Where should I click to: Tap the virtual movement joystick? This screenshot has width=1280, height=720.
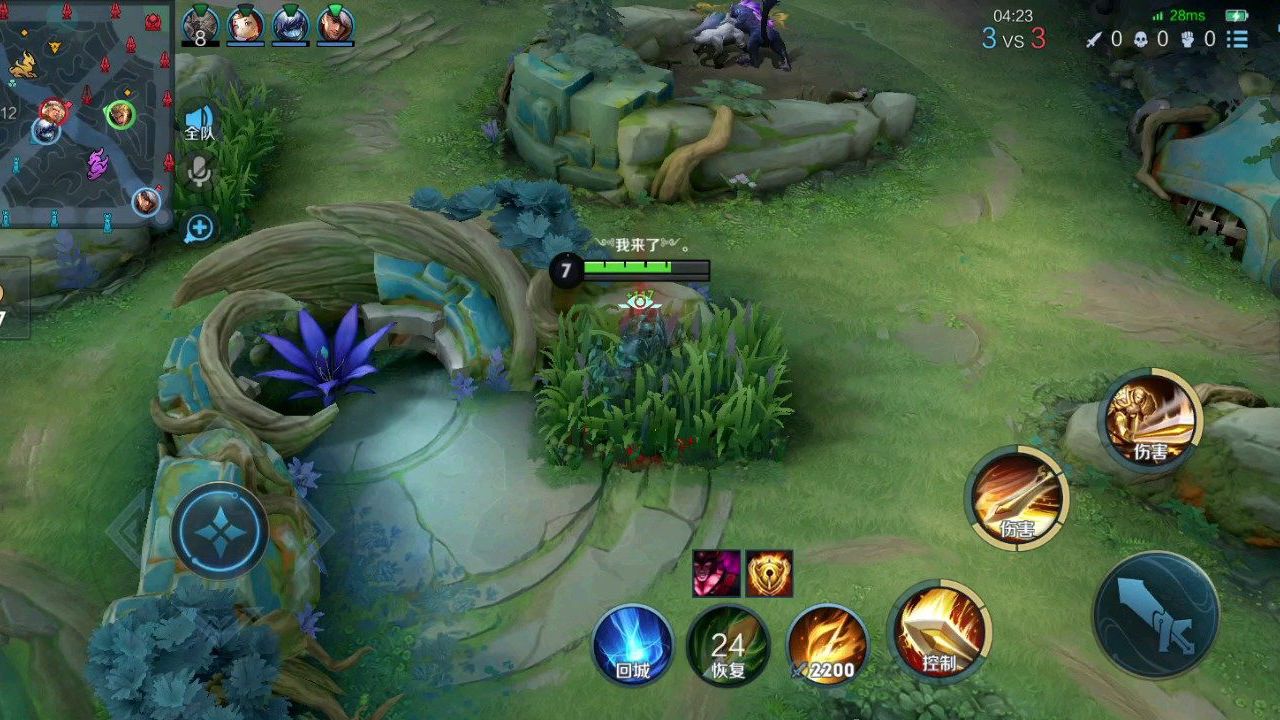pos(219,531)
